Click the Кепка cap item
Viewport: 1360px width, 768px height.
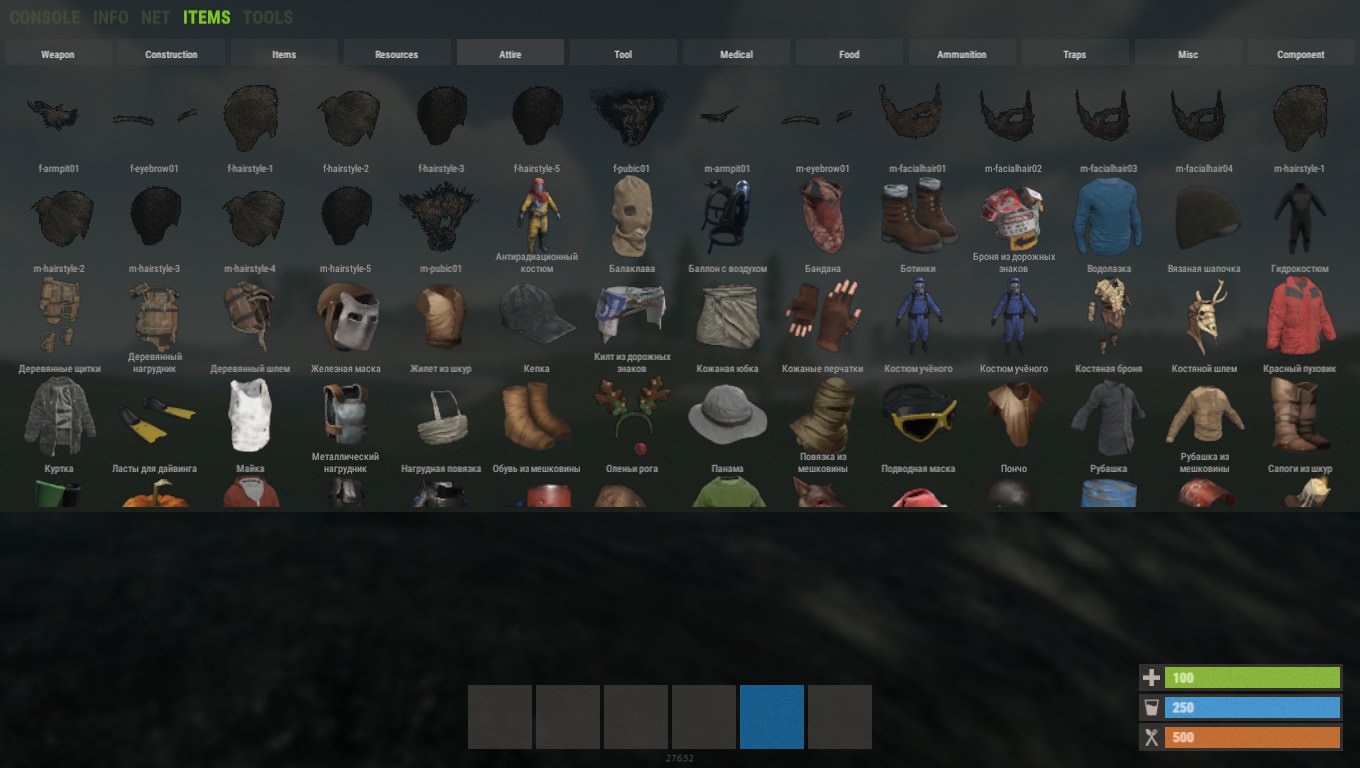536,316
